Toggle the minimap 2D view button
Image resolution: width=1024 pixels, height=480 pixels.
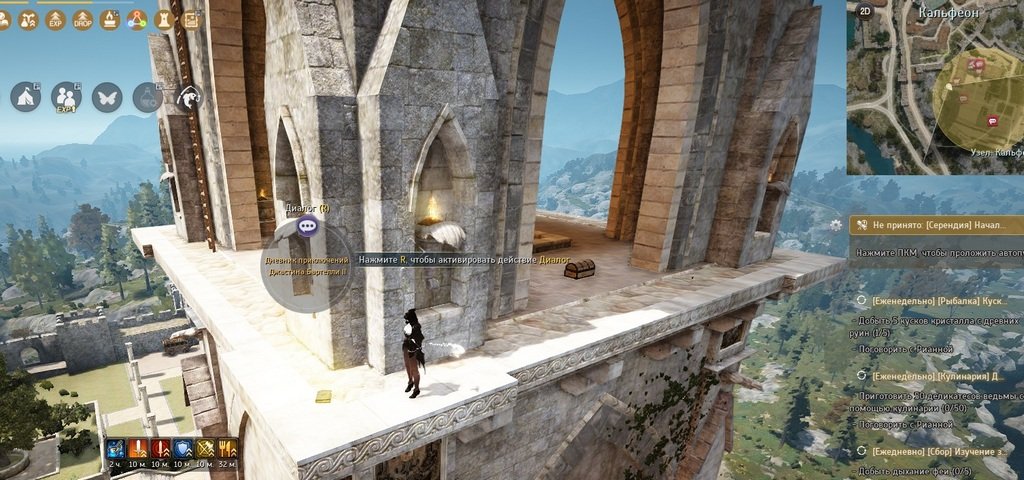pyautogui.click(x=866, y=12)
